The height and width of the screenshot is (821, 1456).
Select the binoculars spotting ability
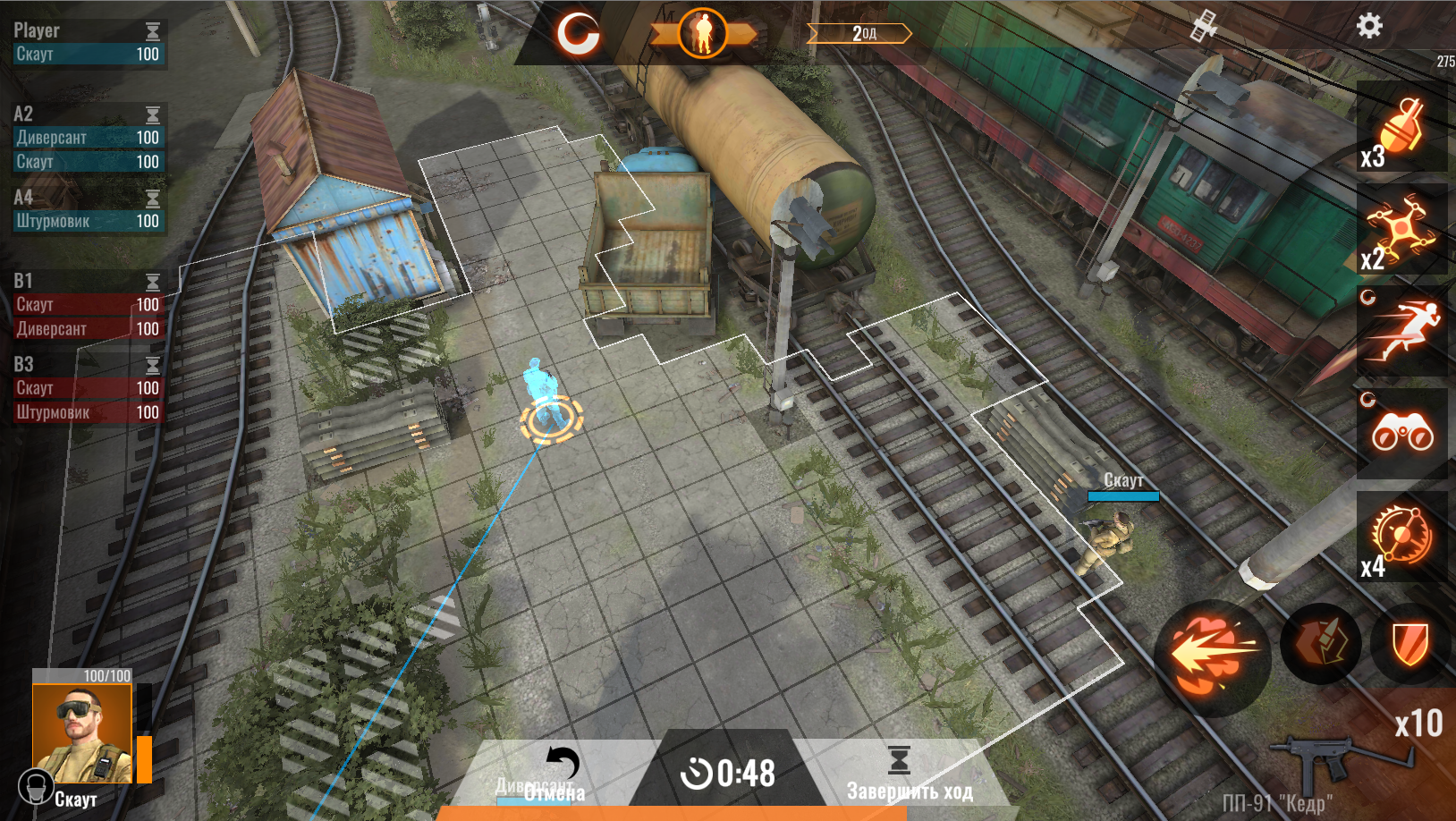coord(1402,434)
